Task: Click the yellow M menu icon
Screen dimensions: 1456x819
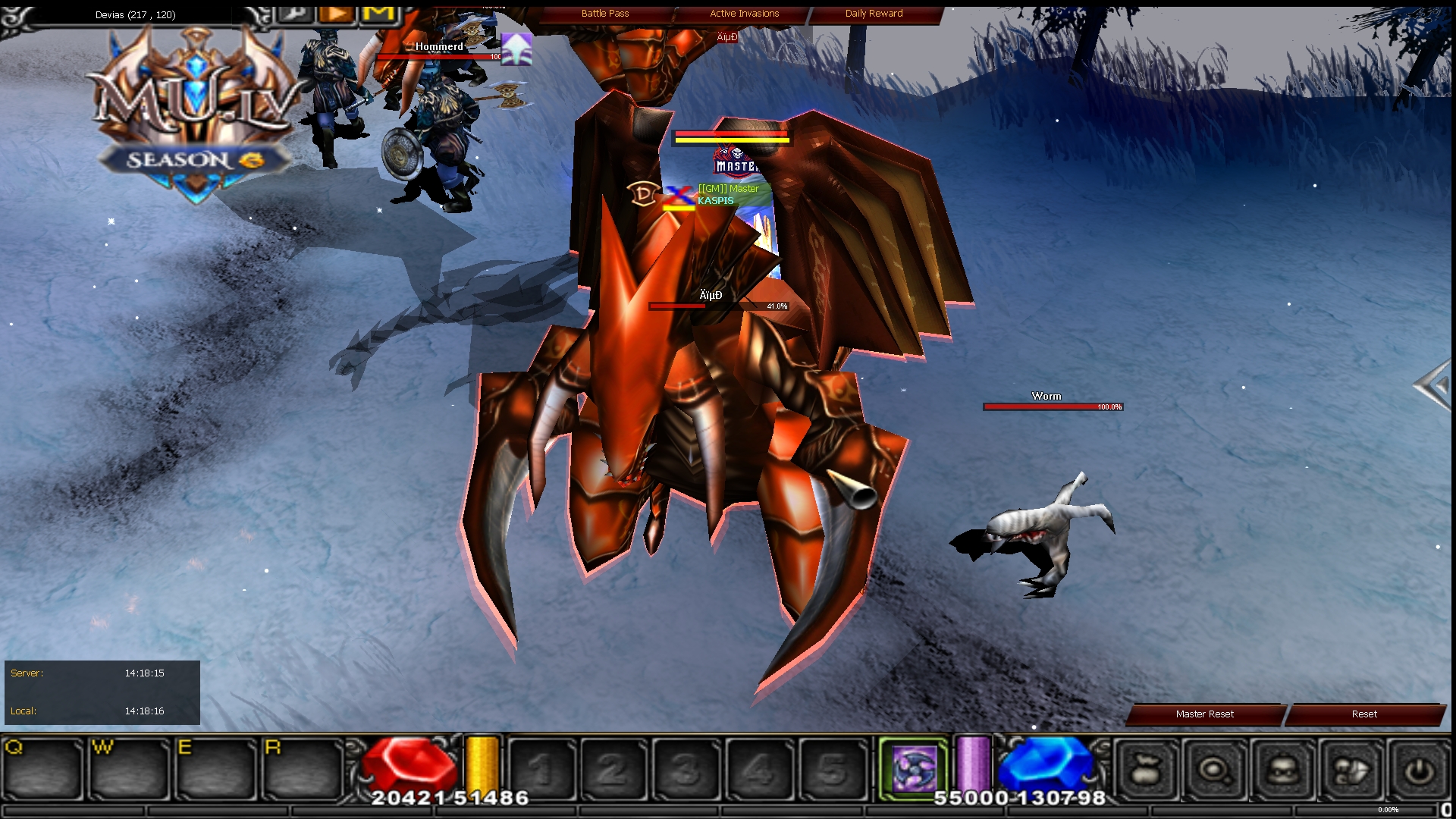Action: tap(379, 12)
